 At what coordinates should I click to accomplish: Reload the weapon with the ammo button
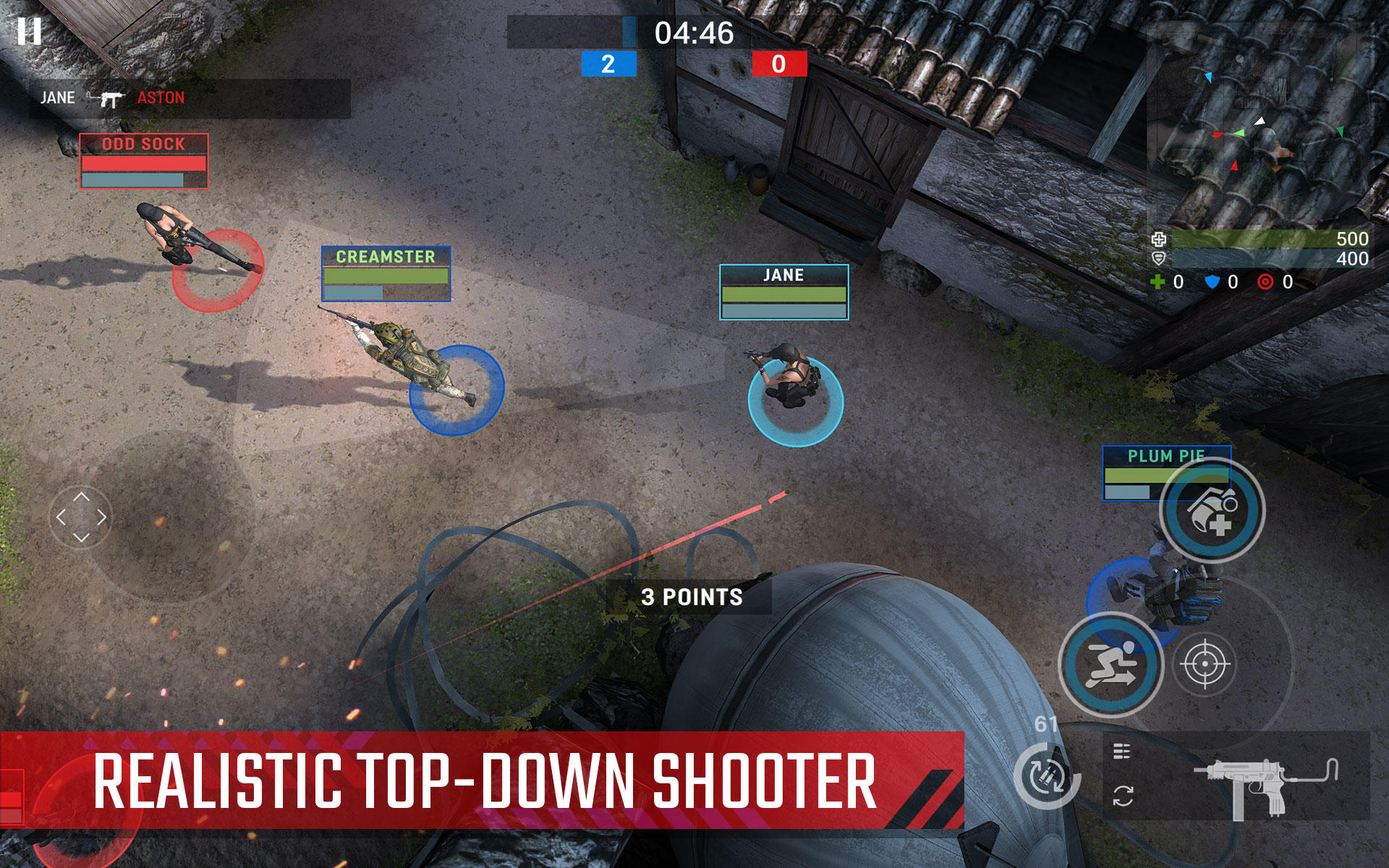pyautogui.click(x=1046, y=775)
